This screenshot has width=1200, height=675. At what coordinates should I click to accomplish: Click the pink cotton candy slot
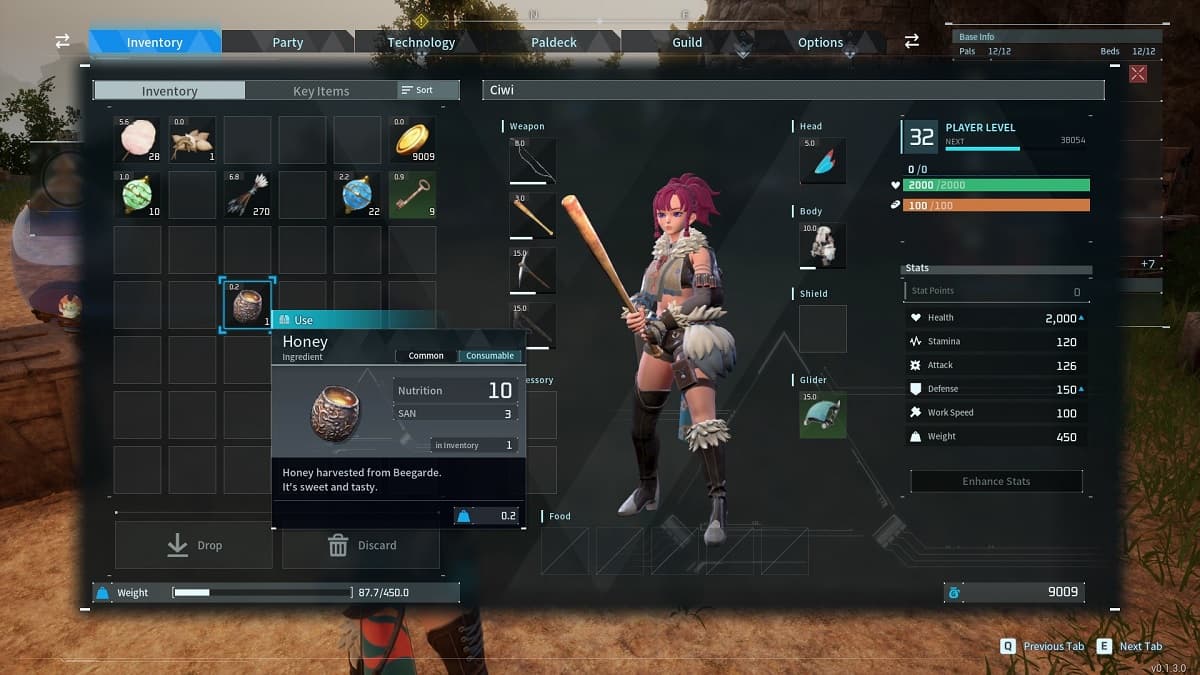[x=137, y=140]
